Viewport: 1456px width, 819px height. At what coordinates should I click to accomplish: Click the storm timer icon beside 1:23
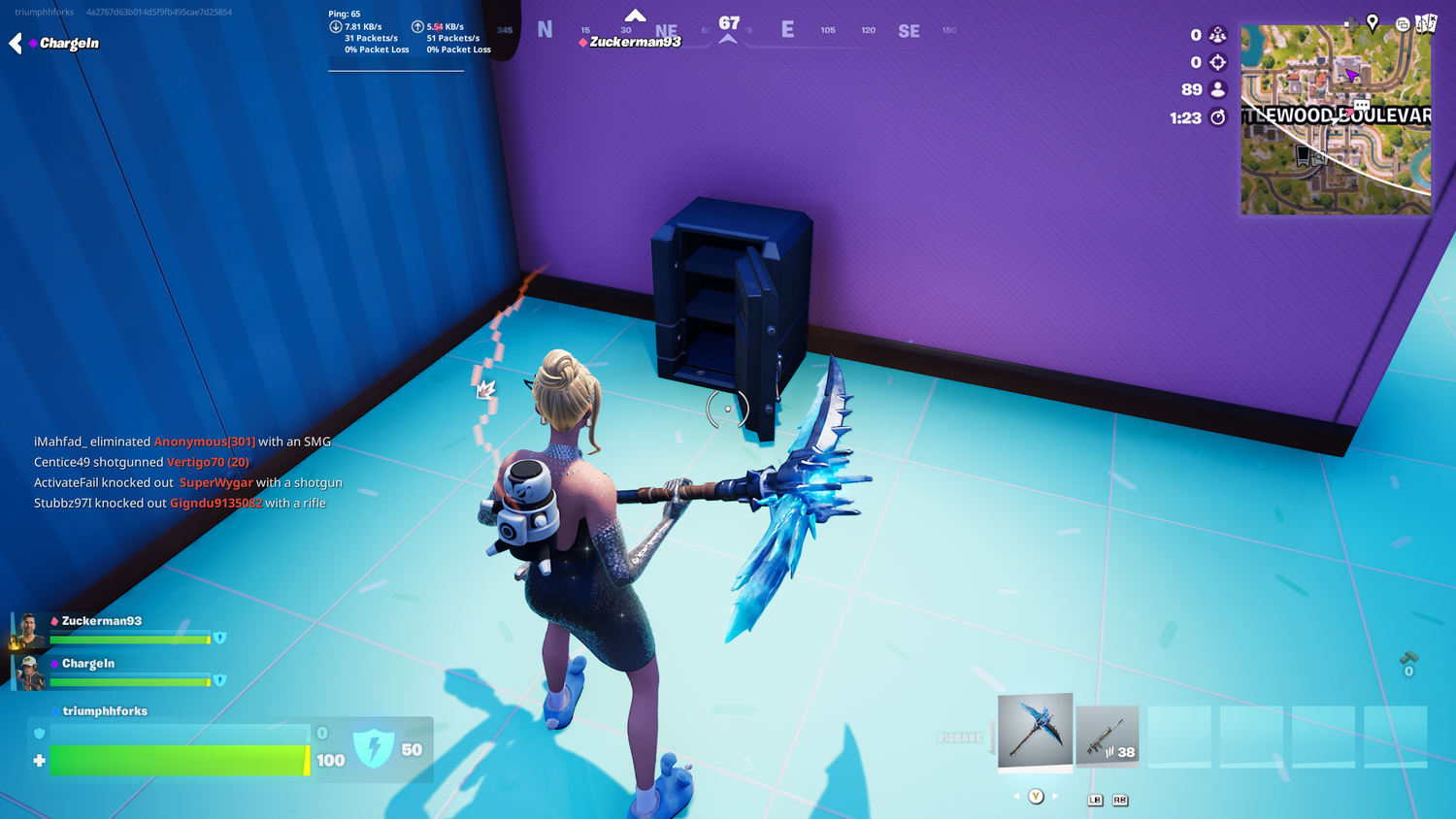[x=1218, y=116]
